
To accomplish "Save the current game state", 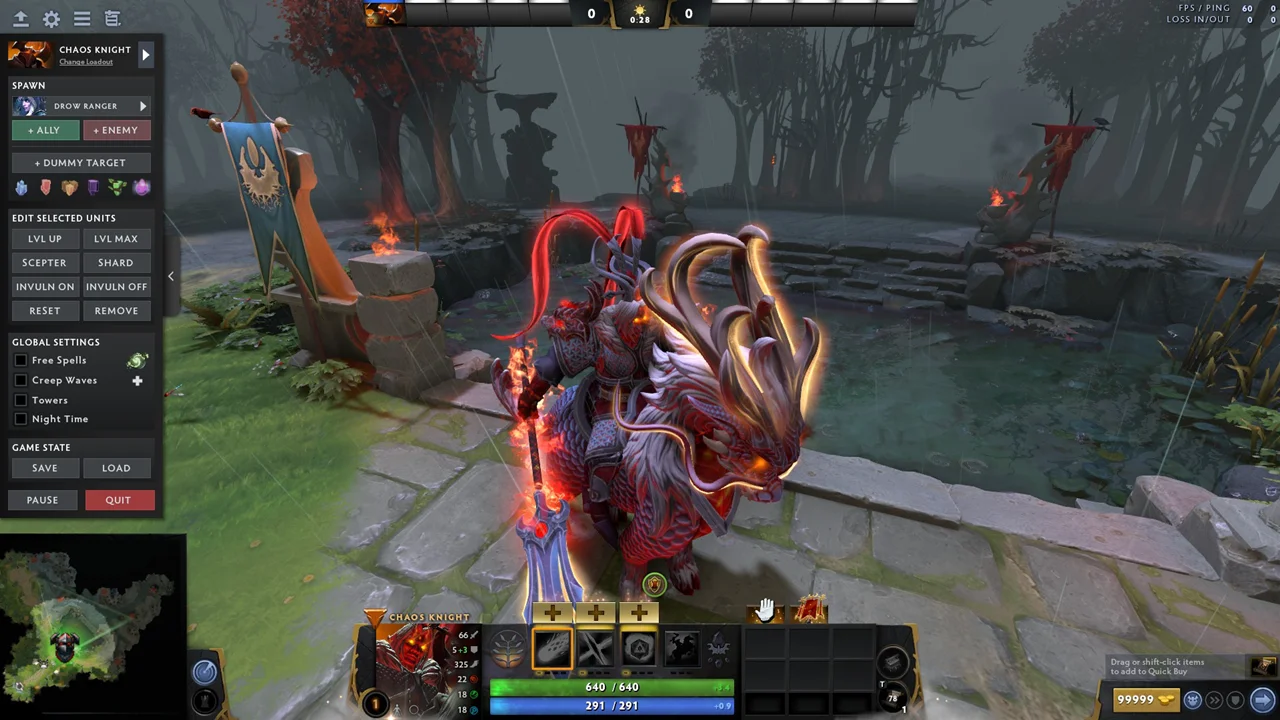I will (44, 468).
